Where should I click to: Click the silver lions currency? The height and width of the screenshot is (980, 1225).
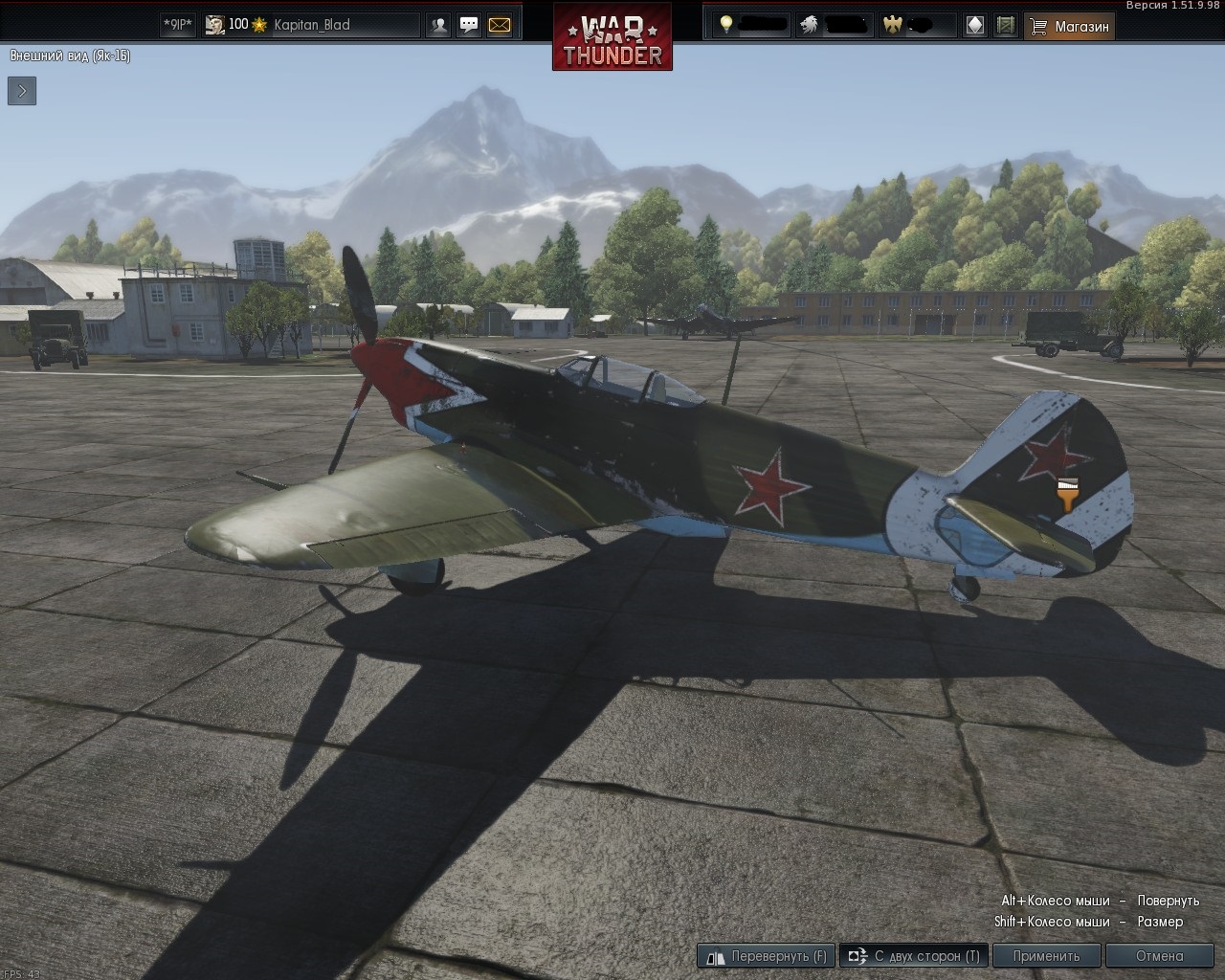[x=835, y=25]
